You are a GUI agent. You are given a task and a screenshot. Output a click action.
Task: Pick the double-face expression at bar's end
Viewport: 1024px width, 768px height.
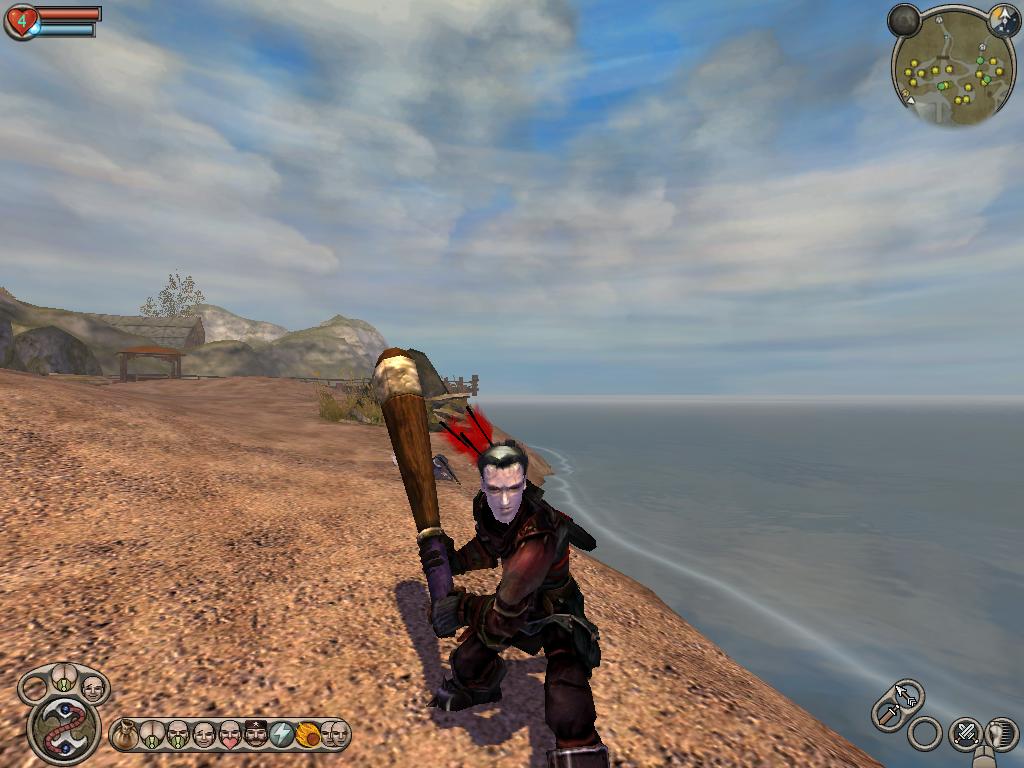point(334,735)
